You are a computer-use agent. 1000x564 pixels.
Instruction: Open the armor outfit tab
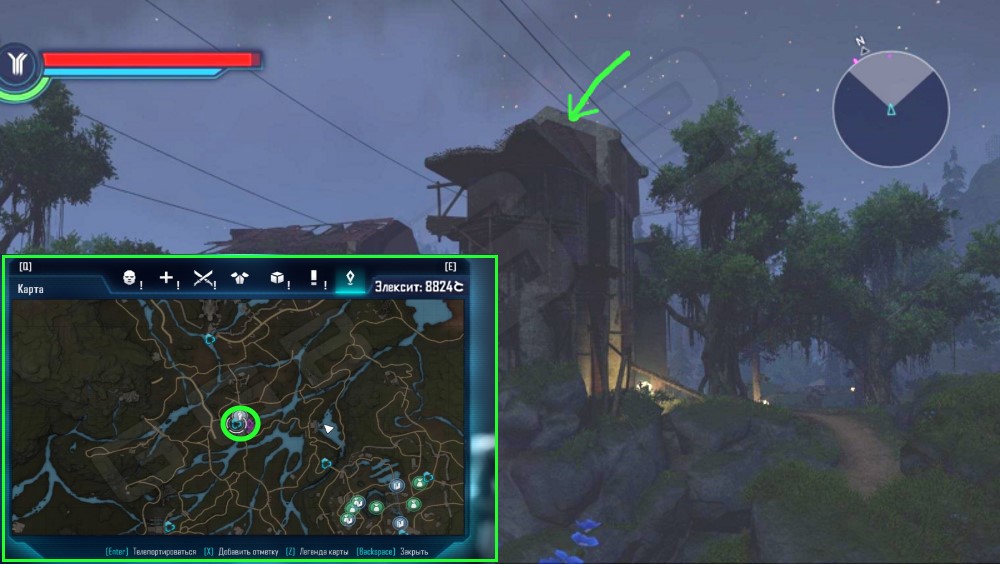[x=240, y=279]
